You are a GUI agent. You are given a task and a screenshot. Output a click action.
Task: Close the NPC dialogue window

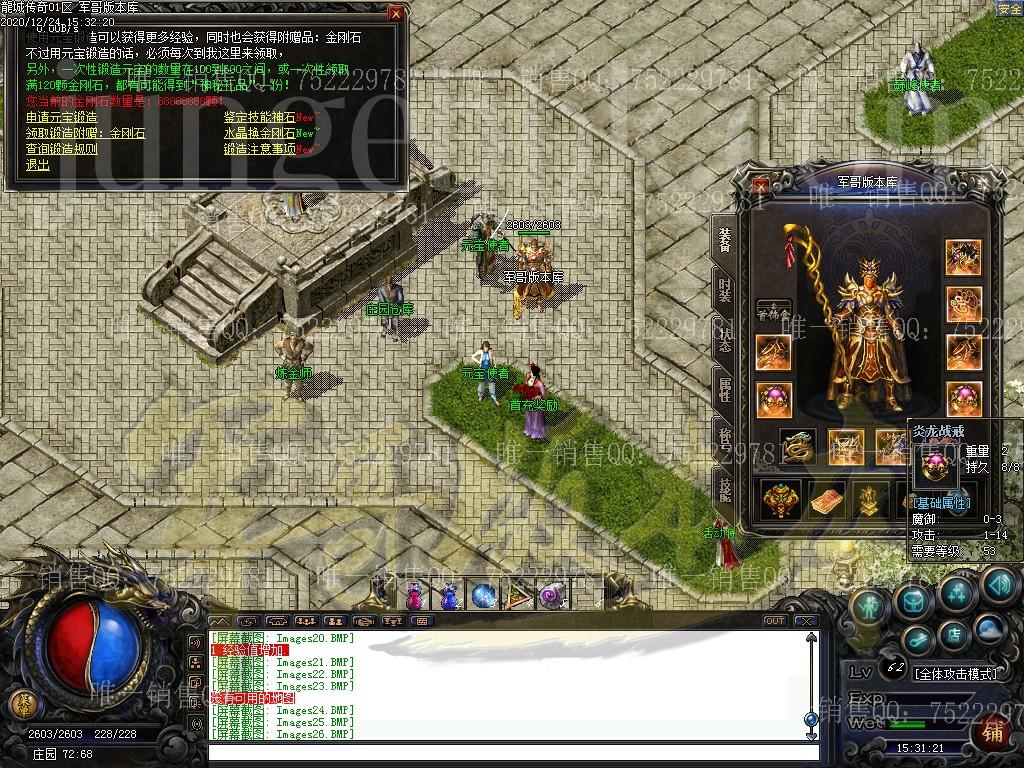coord(396,14)
